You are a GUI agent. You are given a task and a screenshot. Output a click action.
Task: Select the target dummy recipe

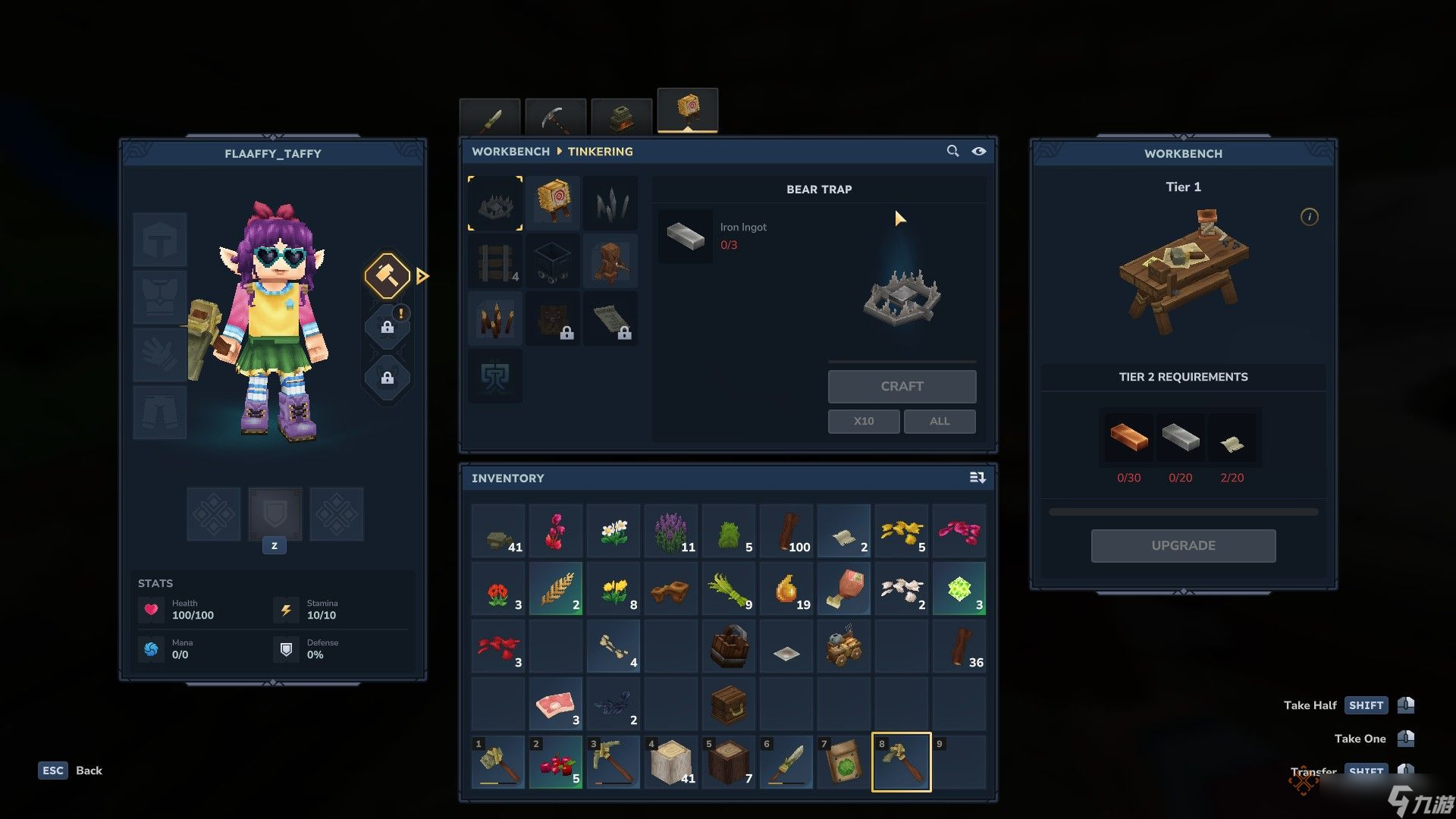[x=554, y=202]
